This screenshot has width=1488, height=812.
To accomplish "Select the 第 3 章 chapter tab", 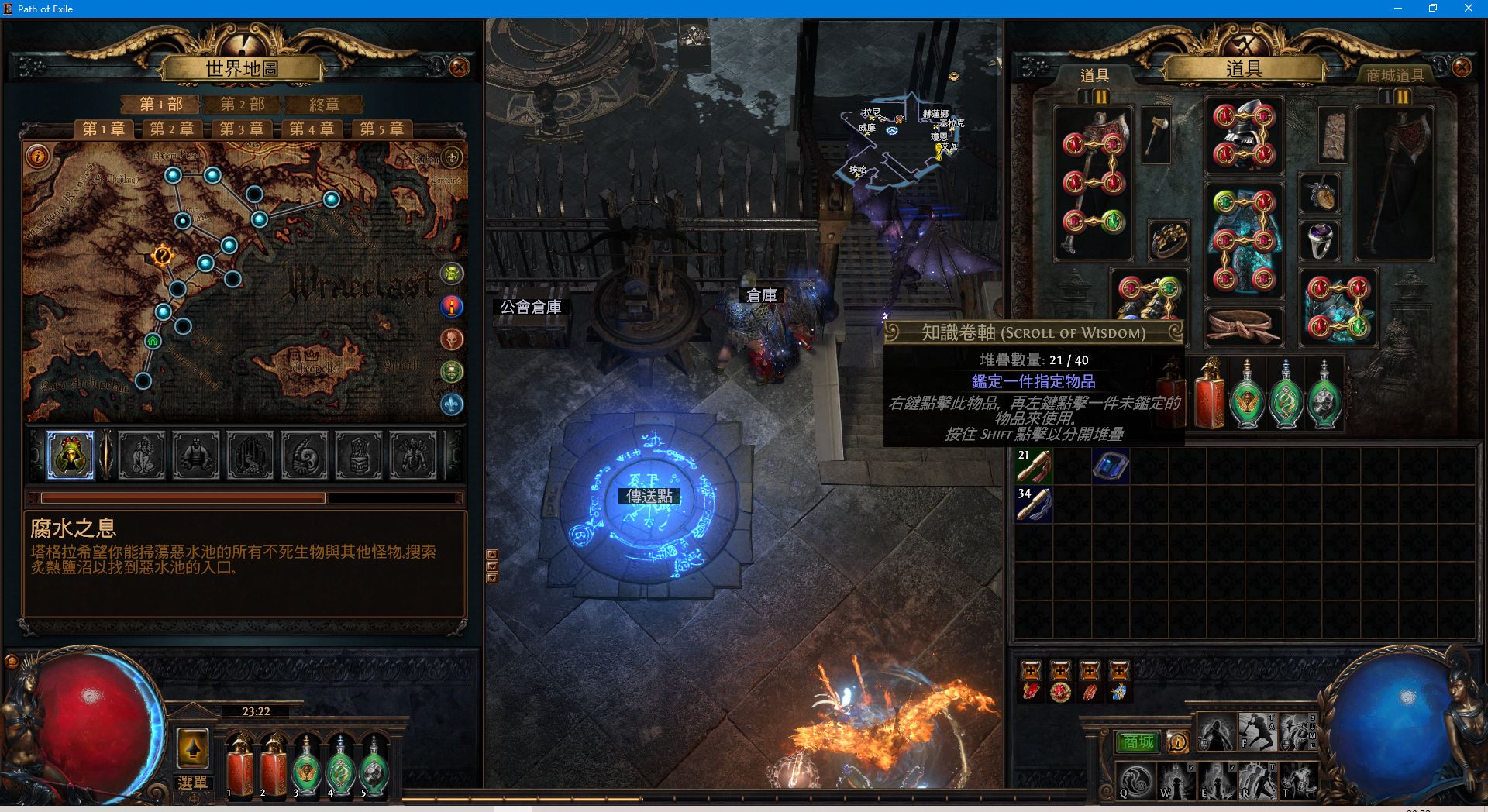I will coord(241,129).
